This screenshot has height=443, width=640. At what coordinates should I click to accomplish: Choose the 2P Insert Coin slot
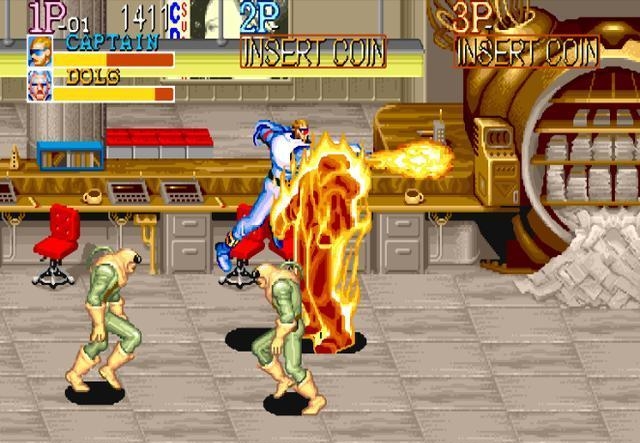coord(312,52)
